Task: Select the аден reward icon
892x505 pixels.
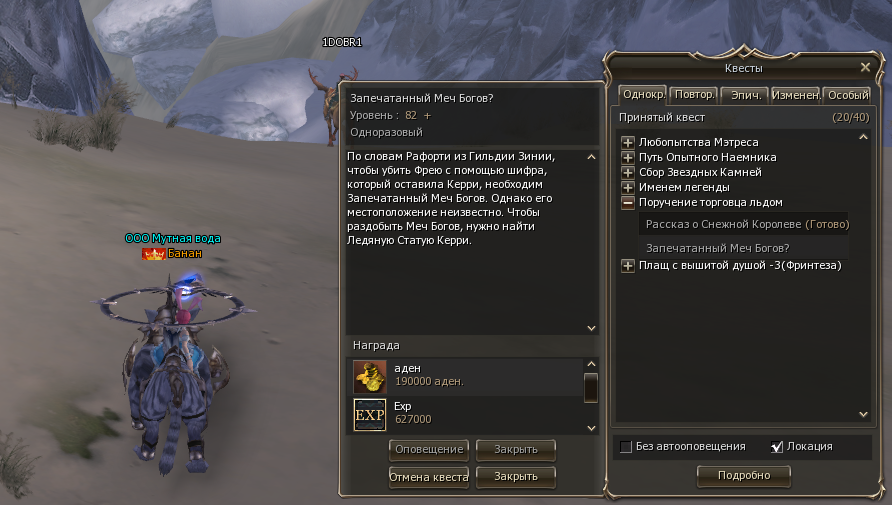Action: point(370,375)
